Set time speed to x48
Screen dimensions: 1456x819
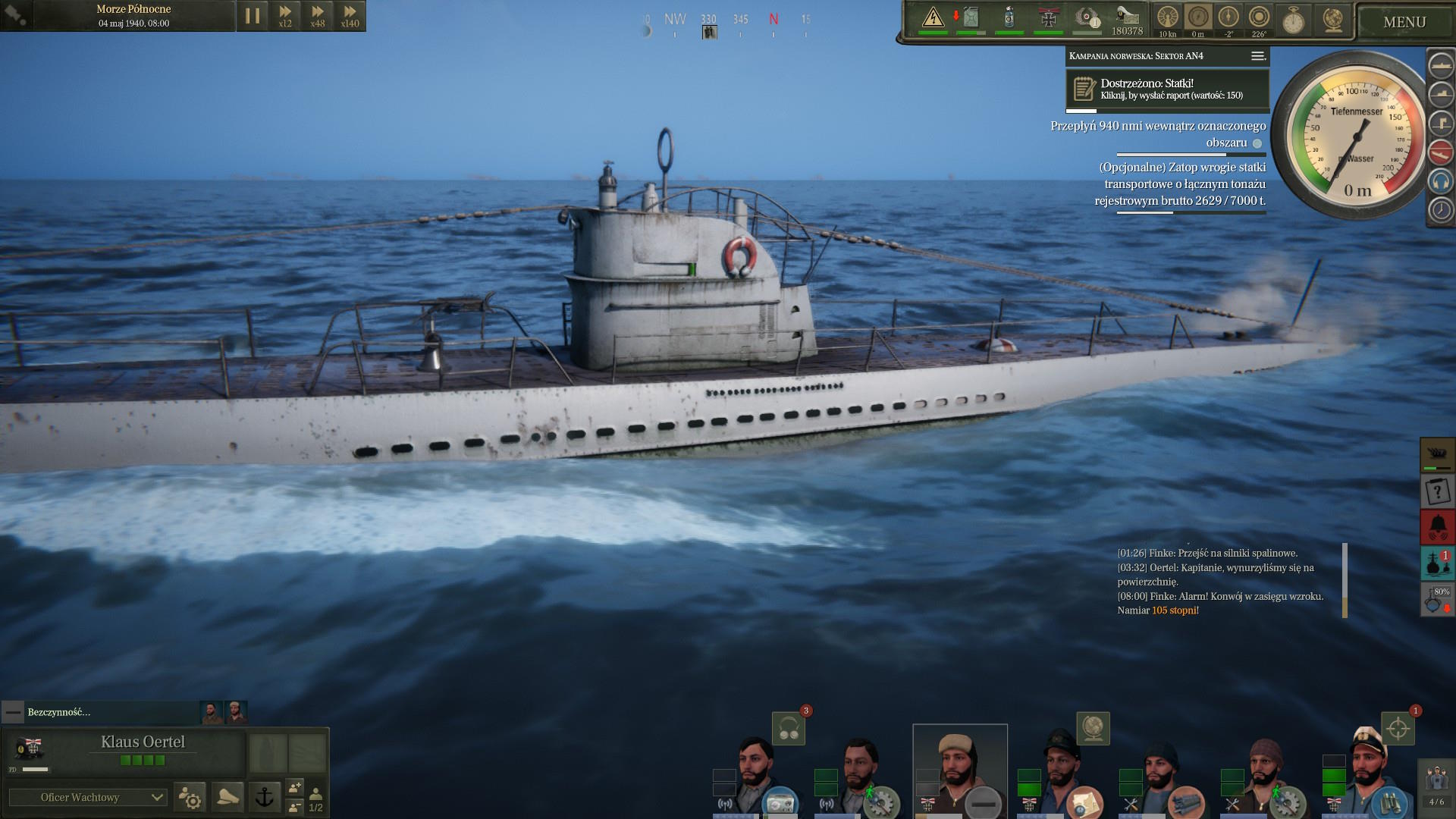[318, 16]
